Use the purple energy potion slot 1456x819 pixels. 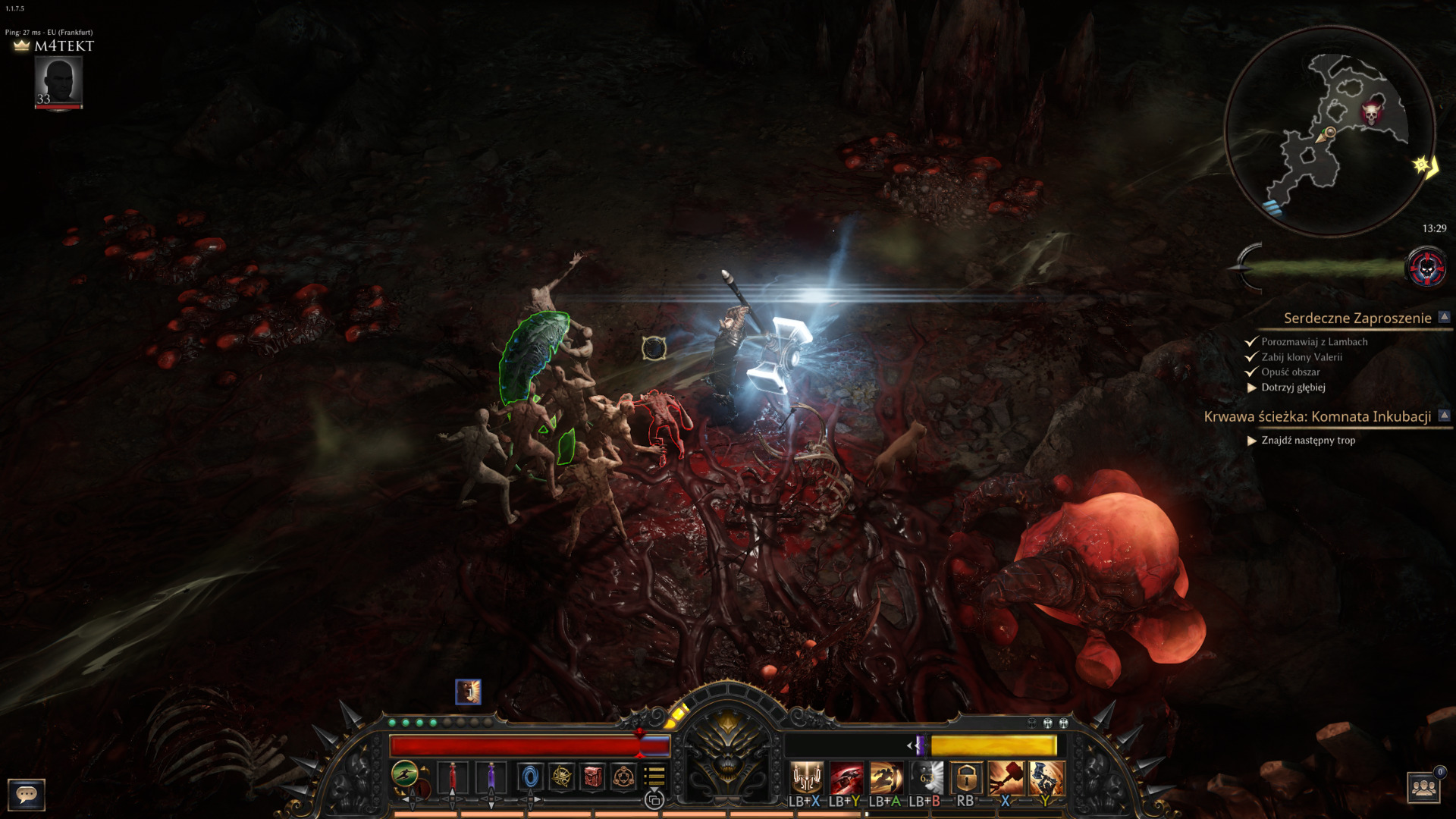491,777
